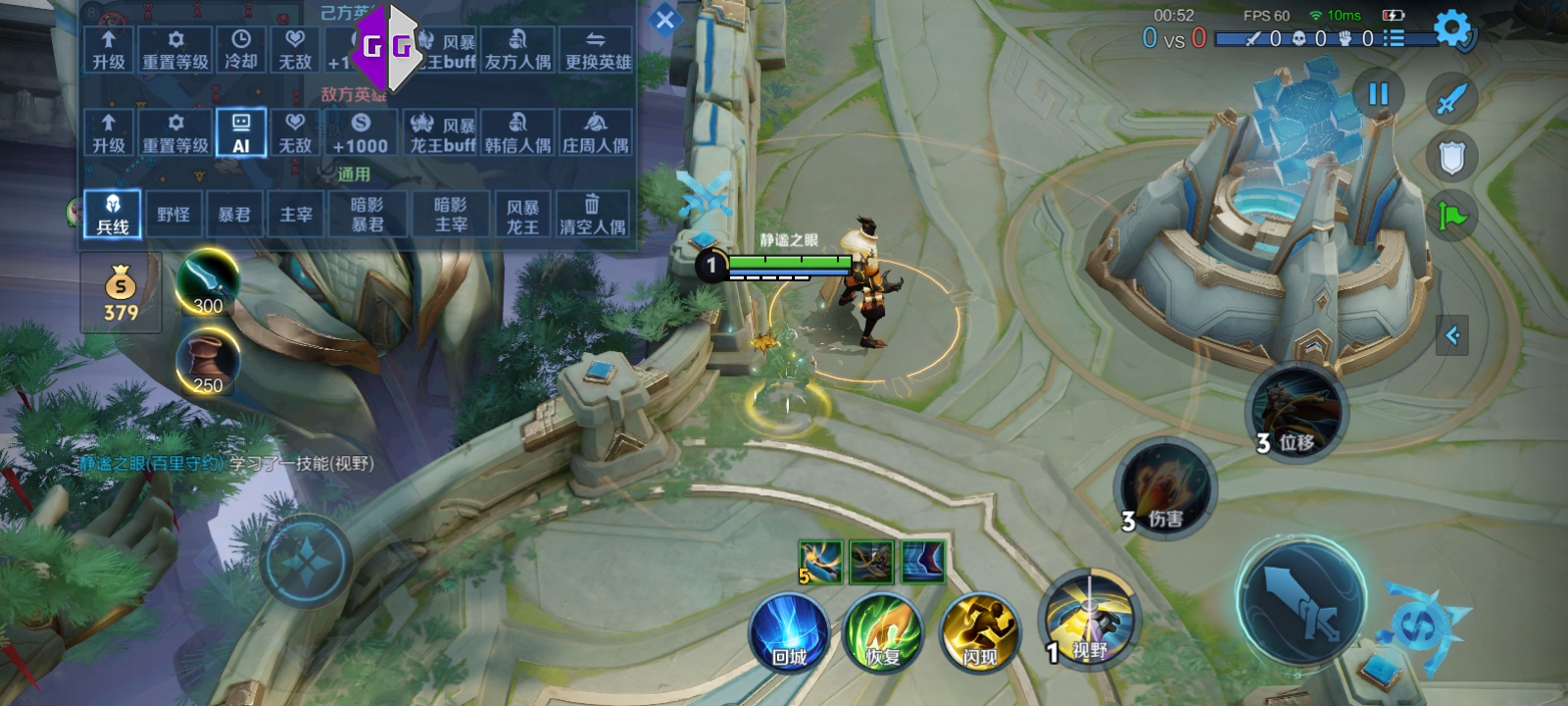Open the gear settings menu
This screenshot has width=1568, height=706.
click(1451, 28)
